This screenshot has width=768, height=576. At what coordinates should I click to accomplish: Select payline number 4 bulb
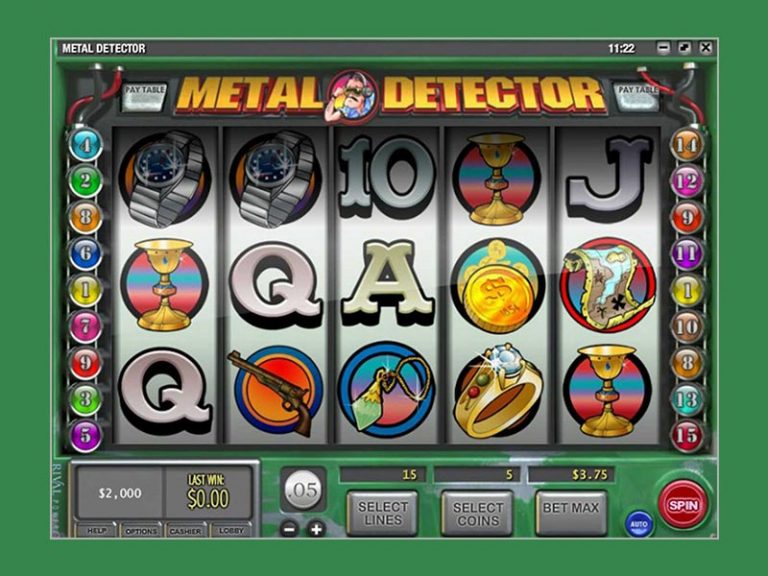coord(85,144)
